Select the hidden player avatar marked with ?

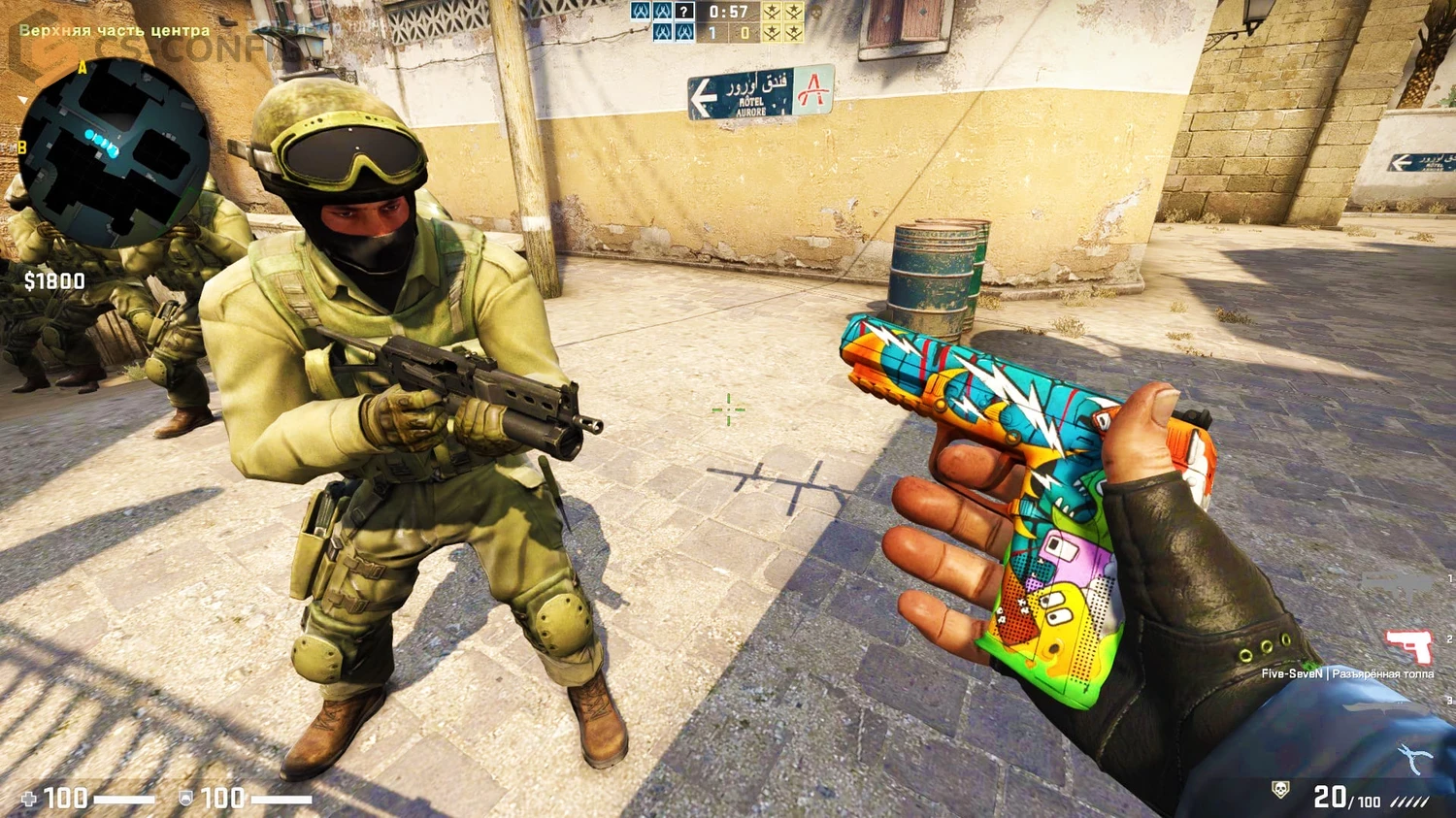pyautogui.click(x=684, y=13)
